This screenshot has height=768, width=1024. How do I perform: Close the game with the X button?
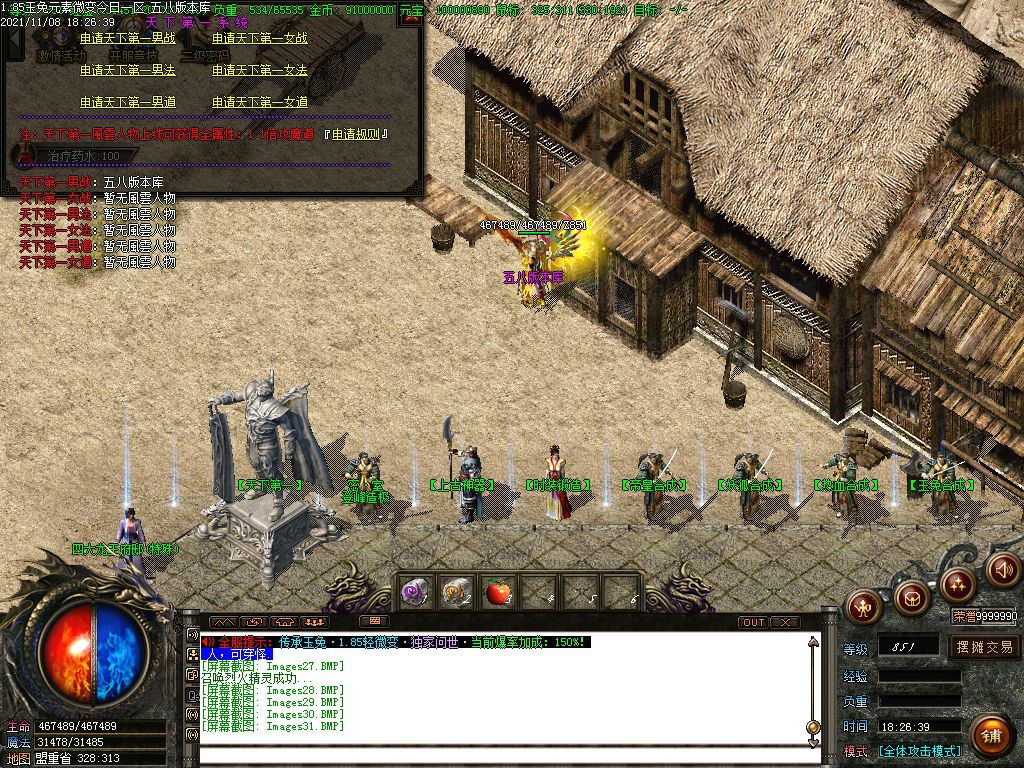(785, 622)
